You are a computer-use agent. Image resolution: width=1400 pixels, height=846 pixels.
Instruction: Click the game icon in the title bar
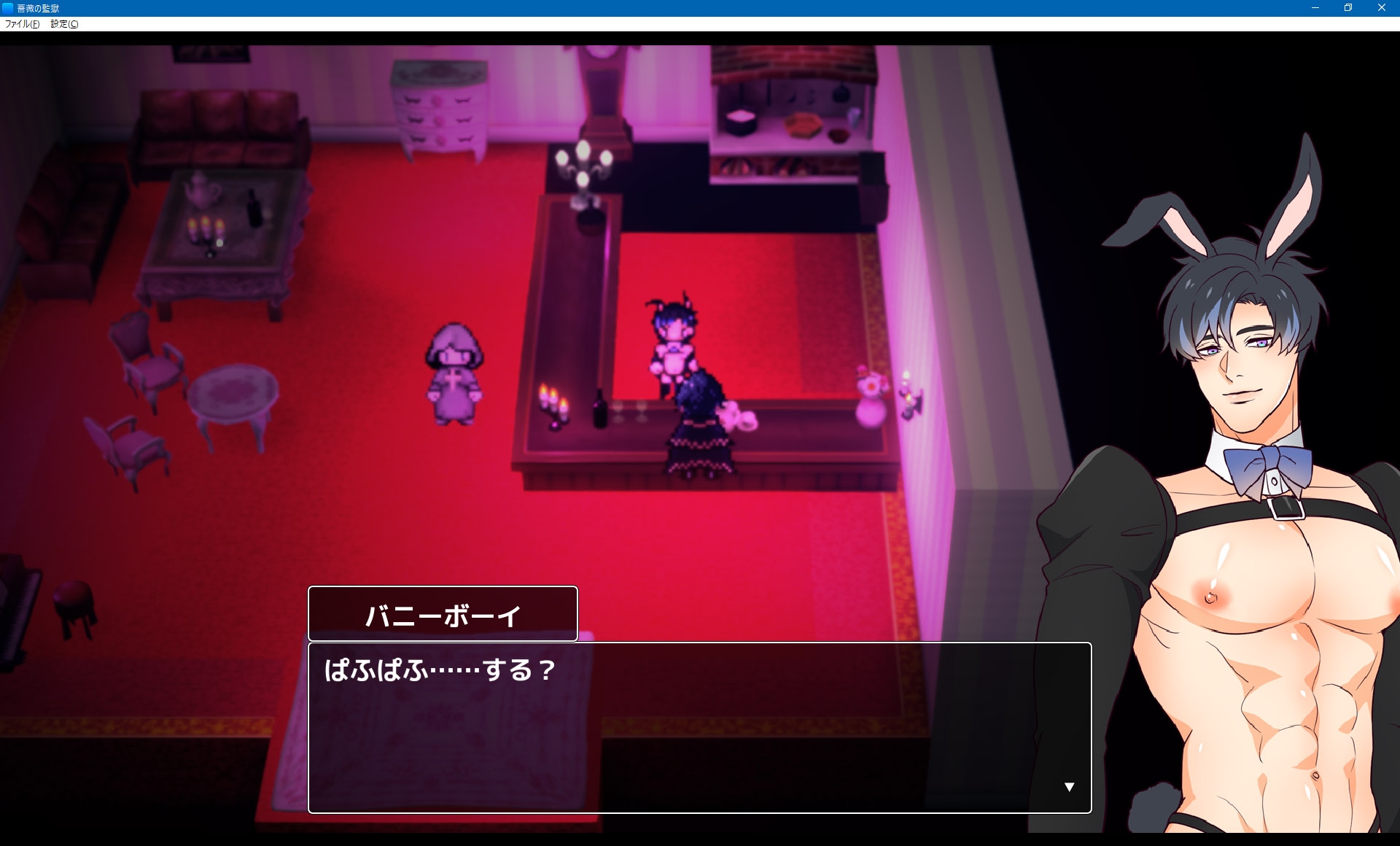point(7,8)
